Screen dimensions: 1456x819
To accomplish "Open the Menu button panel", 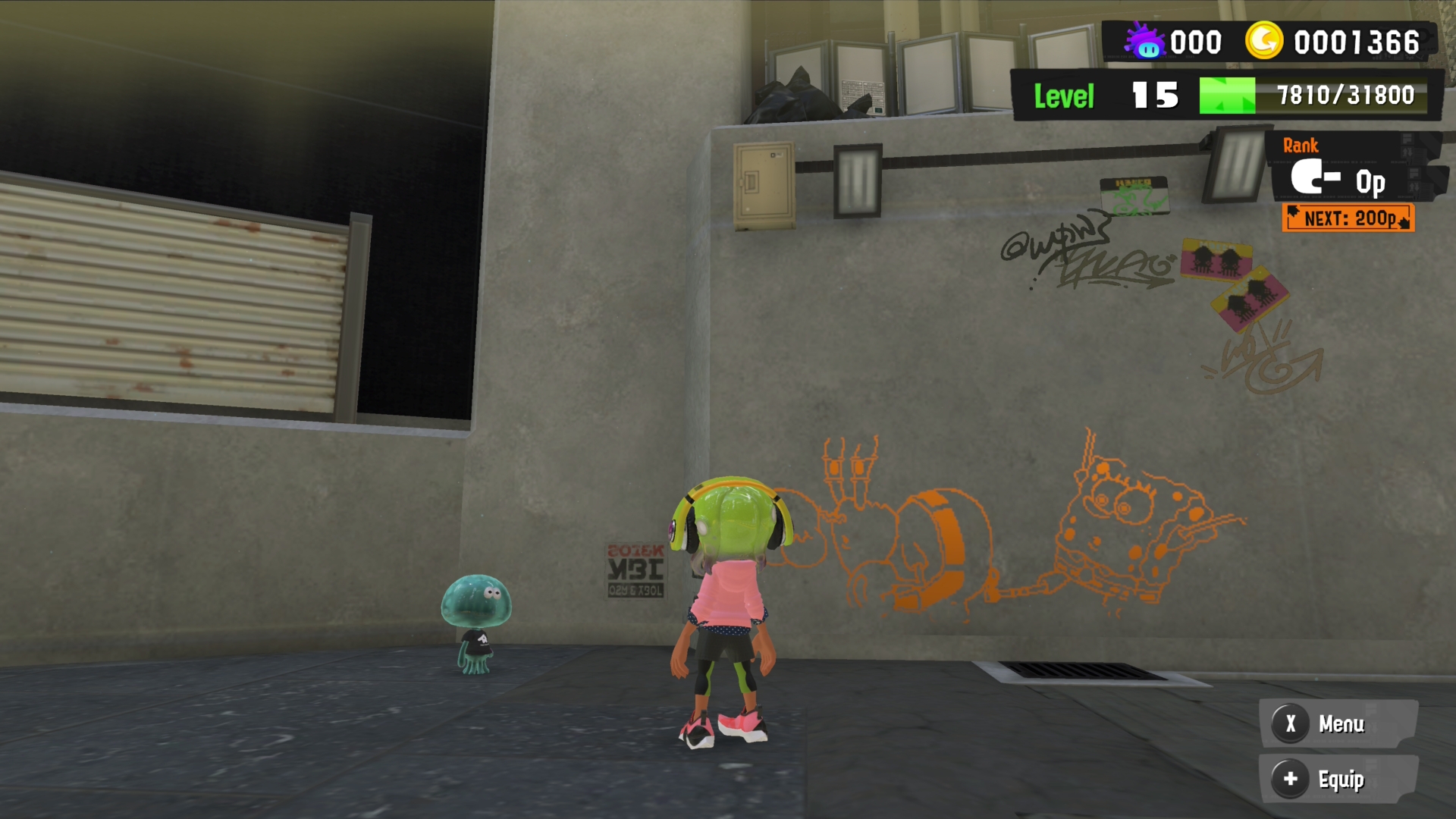I will click(x=1338, y=723).
